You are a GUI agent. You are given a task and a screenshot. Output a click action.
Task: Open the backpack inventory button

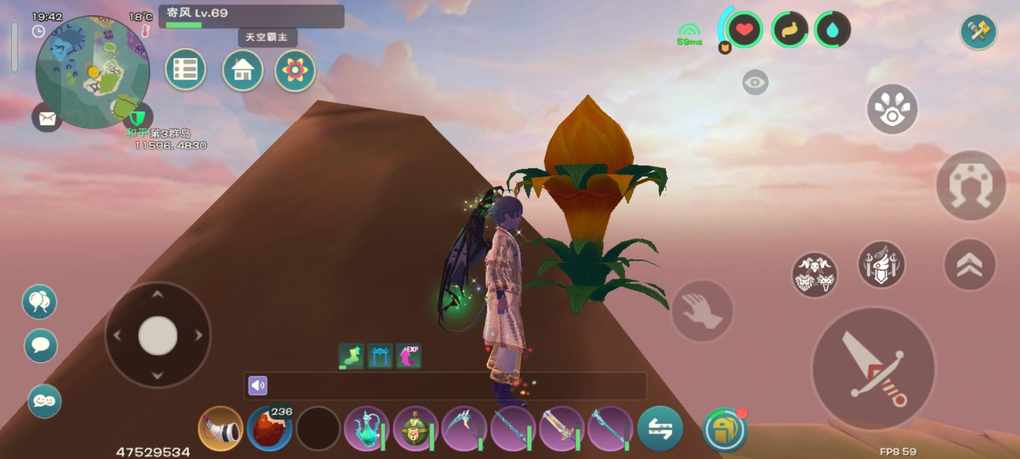725,429
